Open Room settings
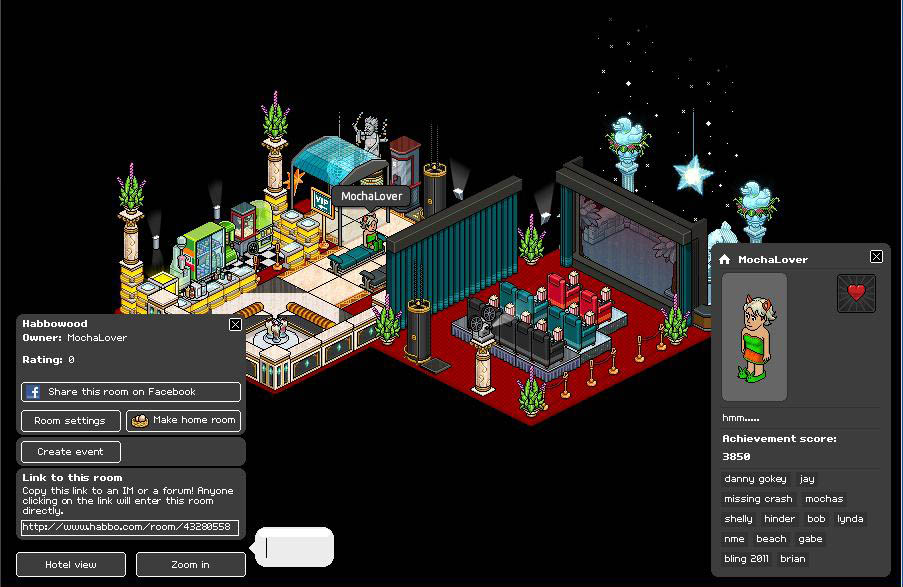Screen dimensions: 903x587 [70, 421]
